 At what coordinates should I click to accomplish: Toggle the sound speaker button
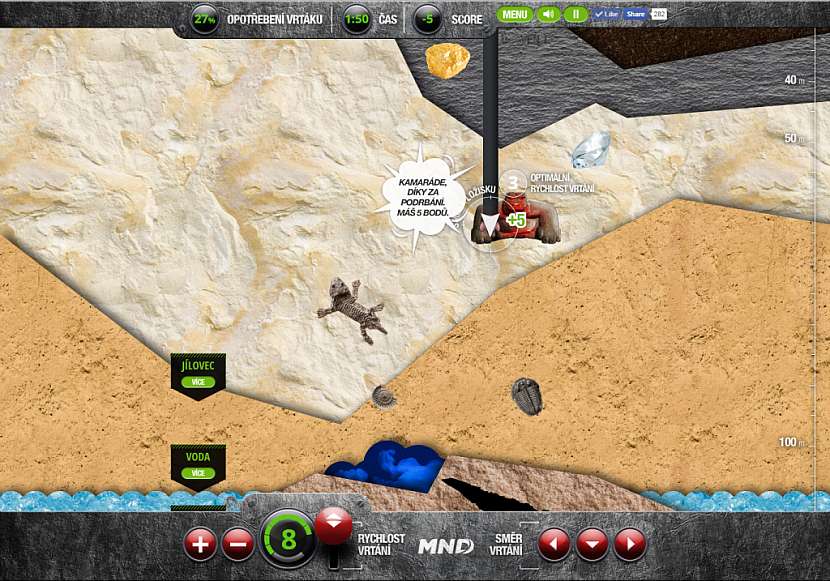pos(547,15)
